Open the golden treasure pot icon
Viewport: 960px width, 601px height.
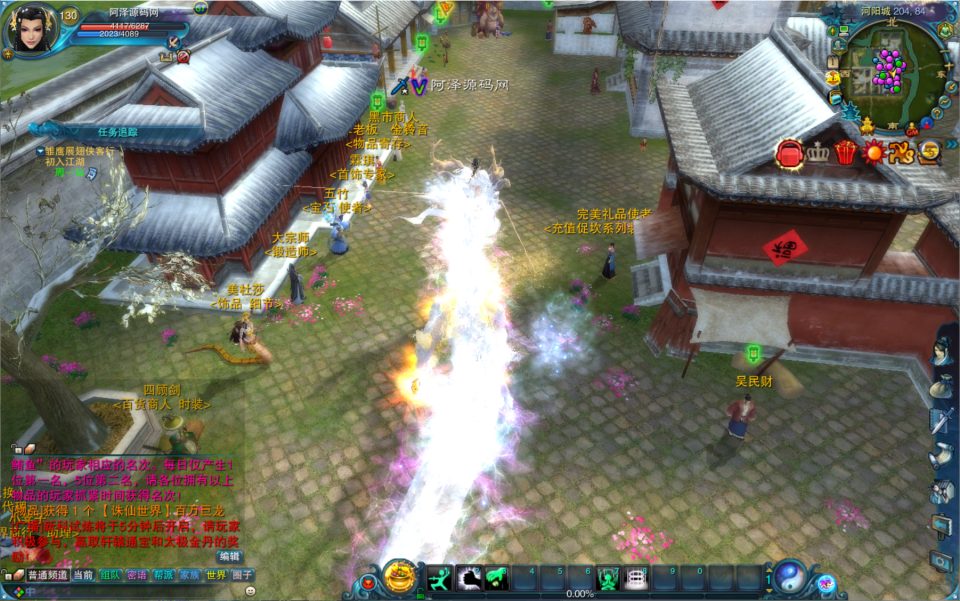pyautogui.click(x=400, y=576)
